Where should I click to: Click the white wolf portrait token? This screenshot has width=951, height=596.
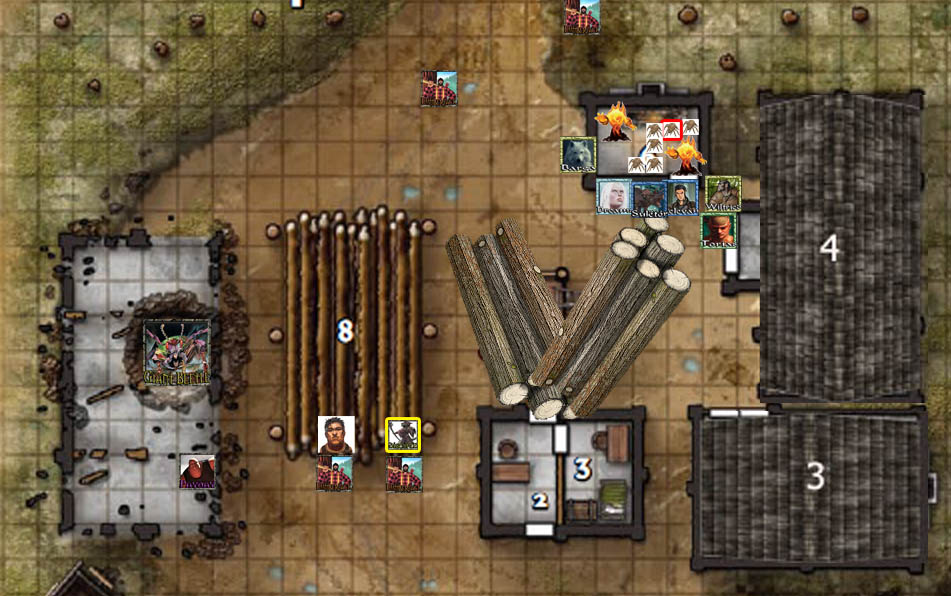click(x=578, y=155)
